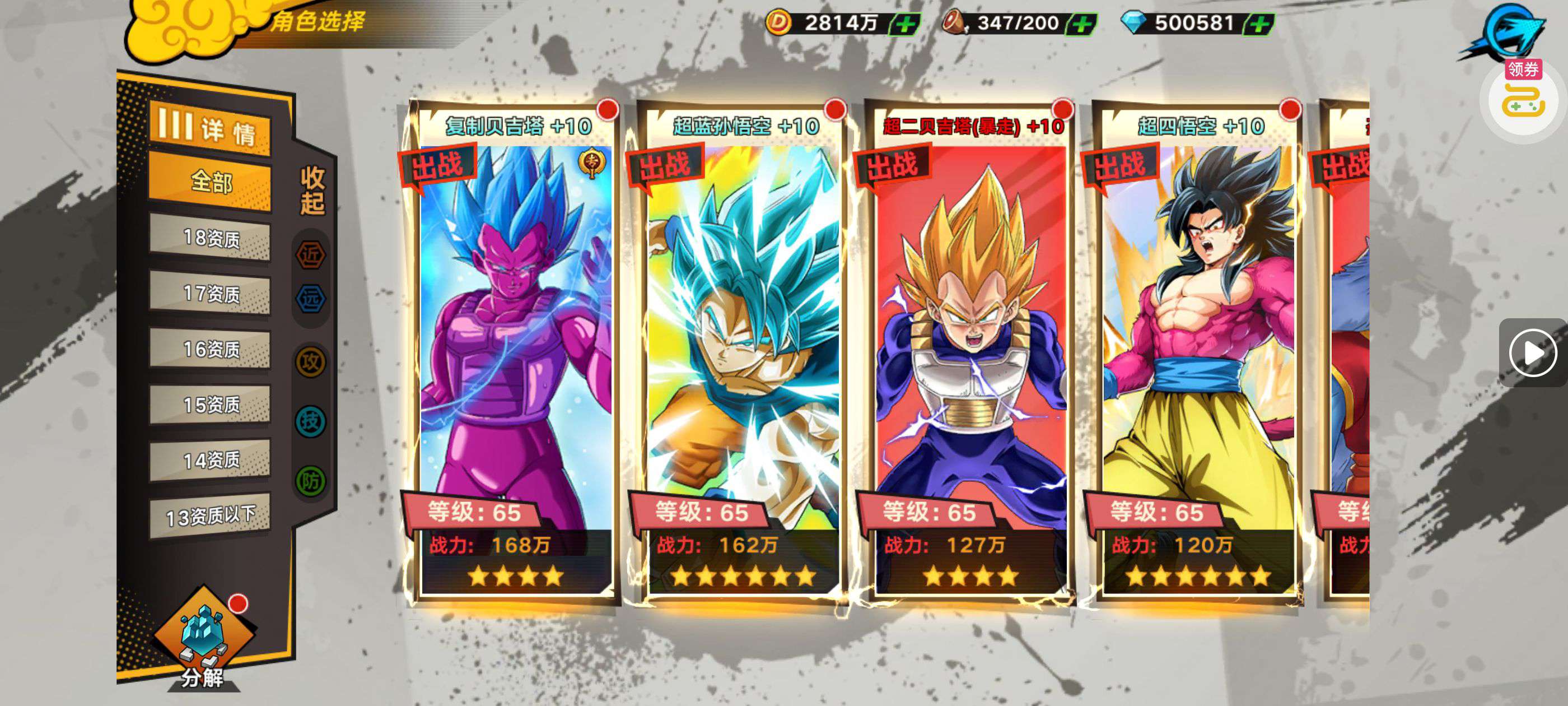Toggle the 近 melee type filter
The width and height of the screenshot is (1568, 706).
(310, 256)
